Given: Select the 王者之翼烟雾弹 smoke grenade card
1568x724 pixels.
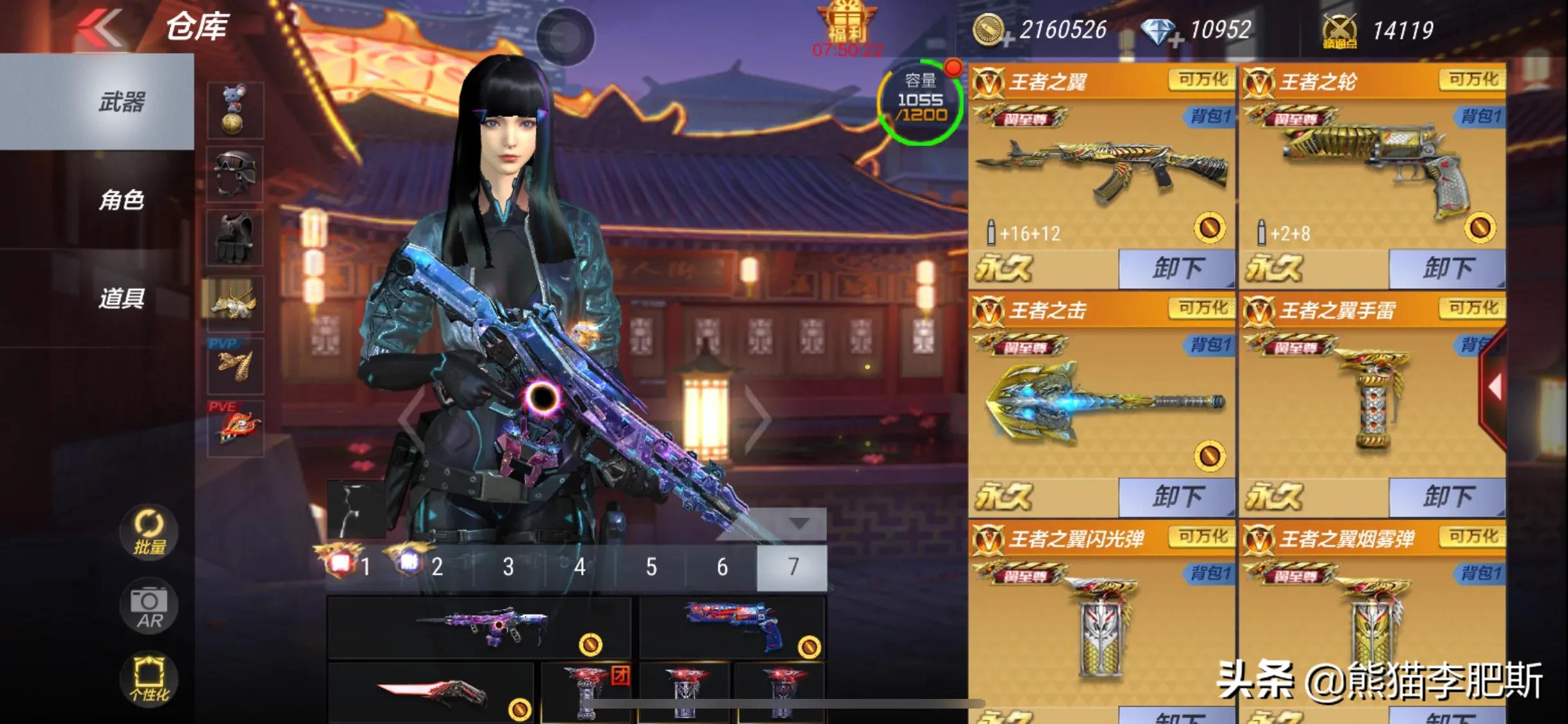Looking at the screenshot, I should coord(1372,618).
